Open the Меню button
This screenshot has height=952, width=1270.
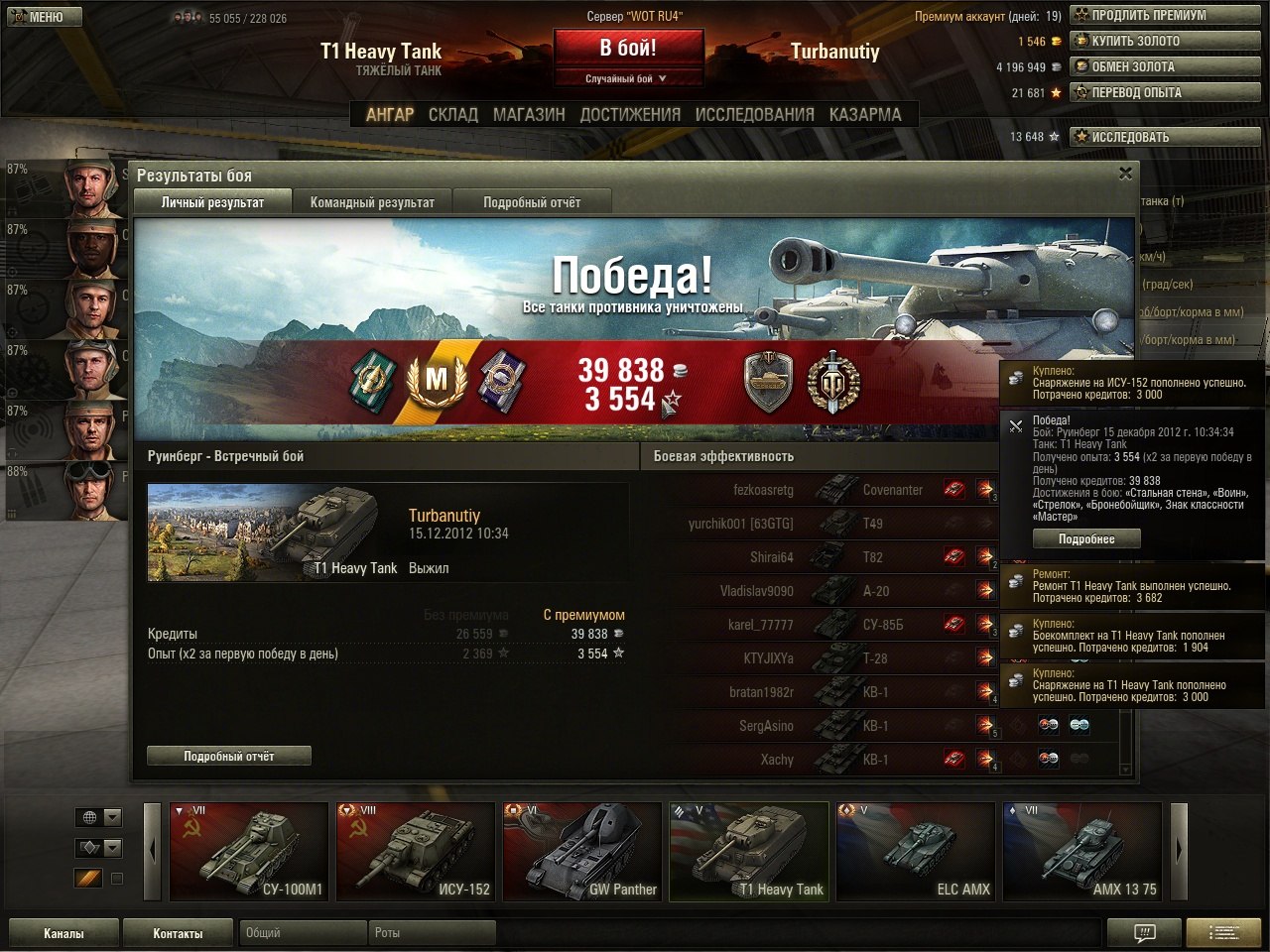(x=42, y=16)
